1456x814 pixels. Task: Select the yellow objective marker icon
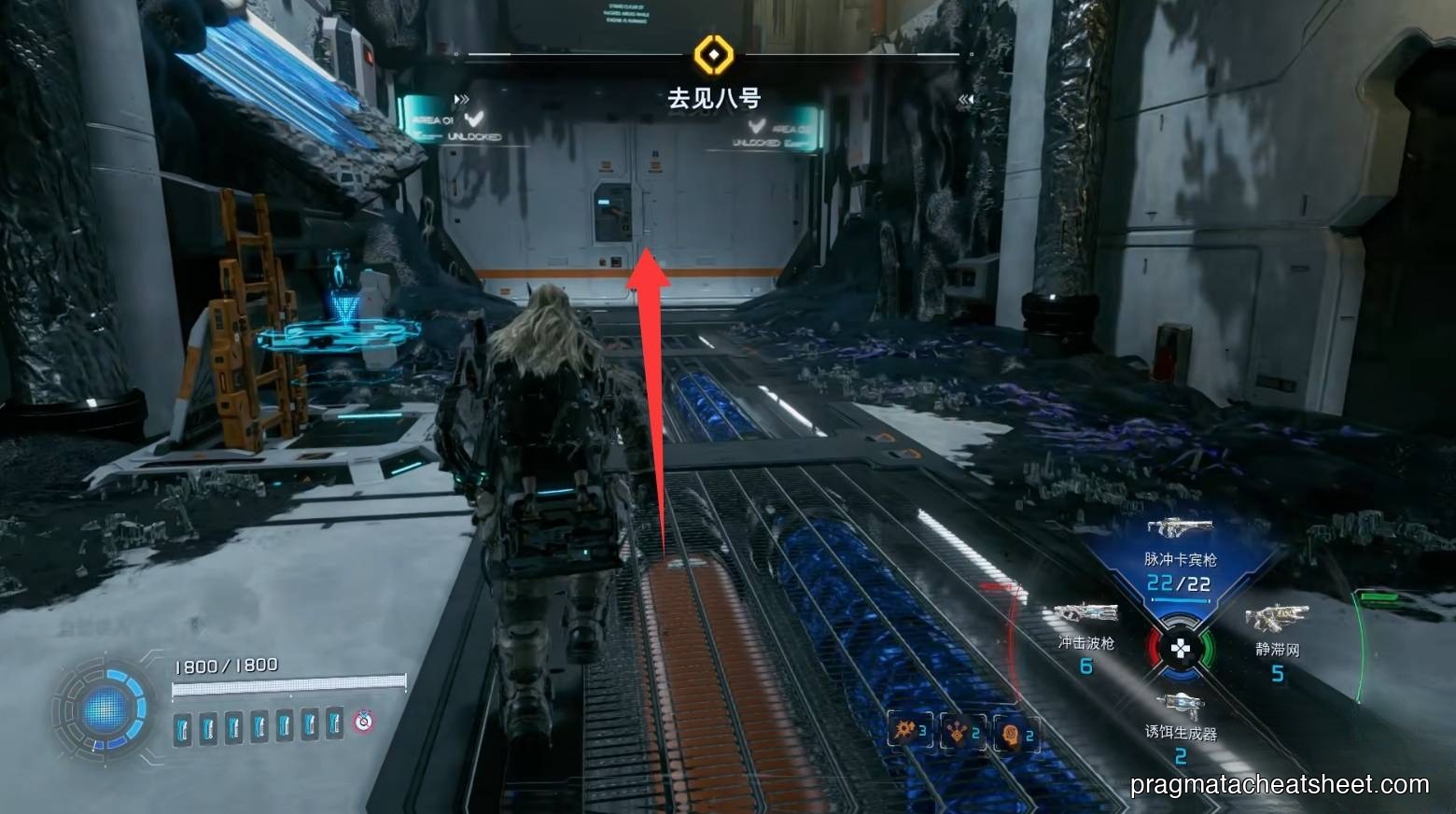point(714,55)
